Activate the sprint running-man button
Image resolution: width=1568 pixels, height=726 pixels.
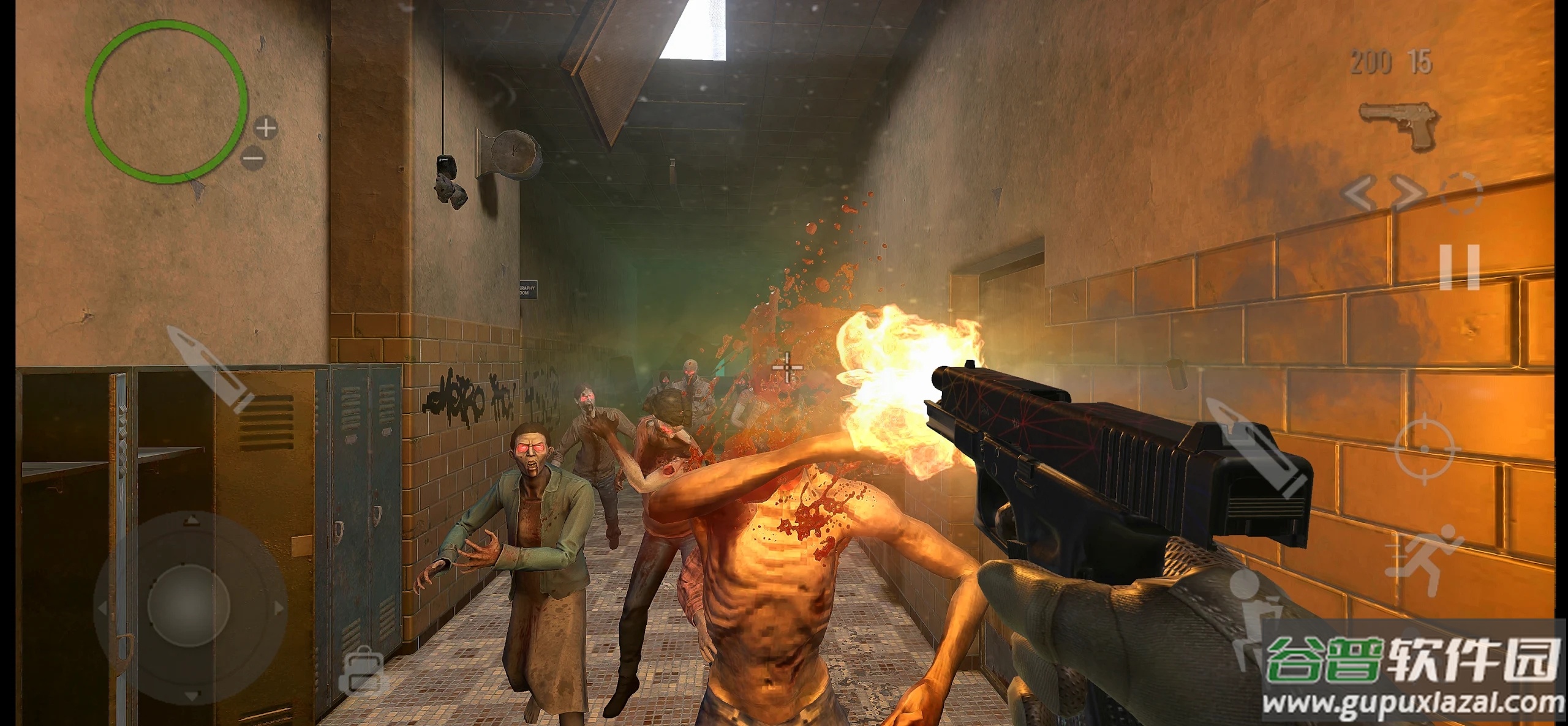tap(1424, 560)
